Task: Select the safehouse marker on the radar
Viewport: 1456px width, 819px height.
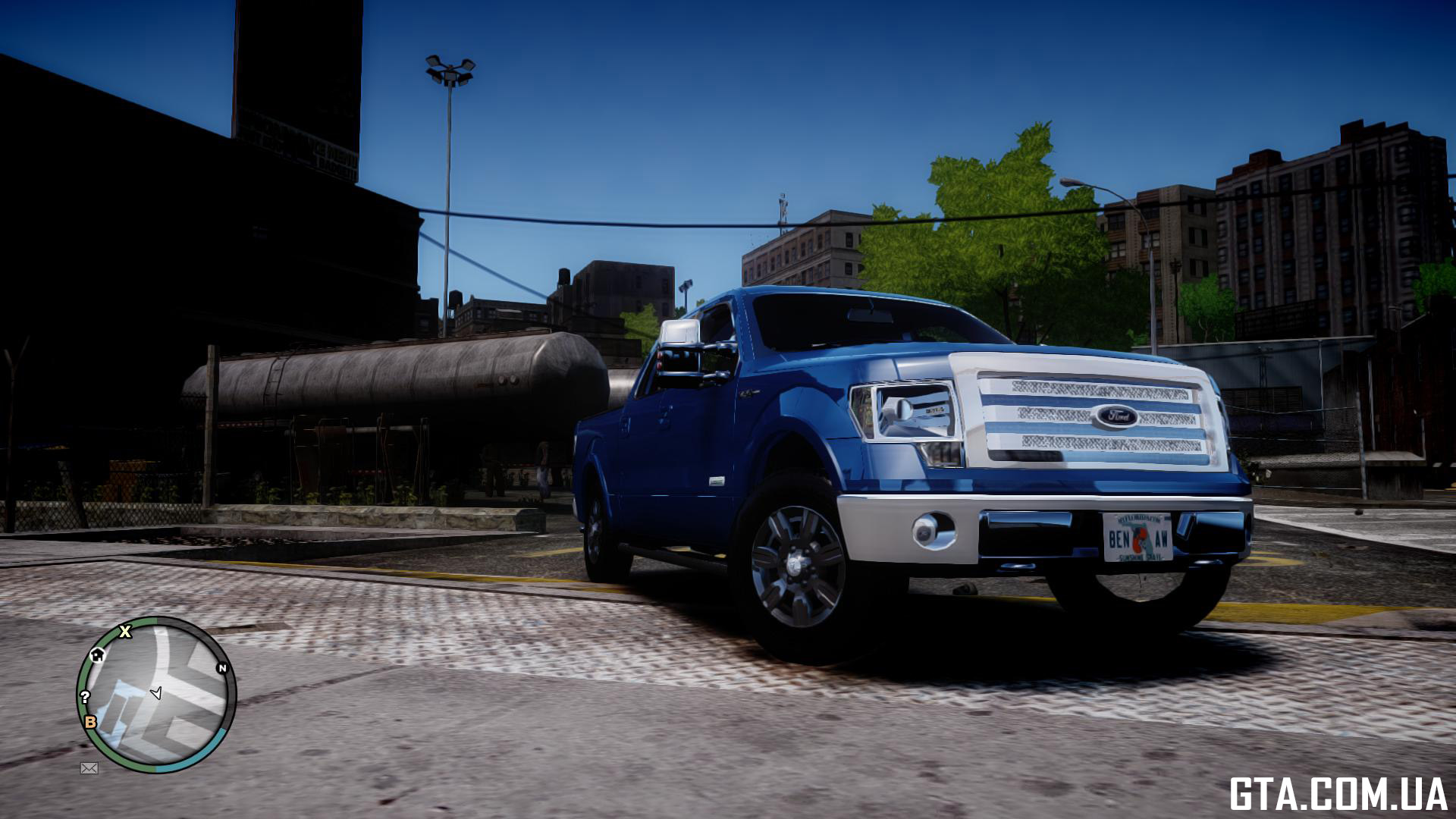Action: (97, 655)
